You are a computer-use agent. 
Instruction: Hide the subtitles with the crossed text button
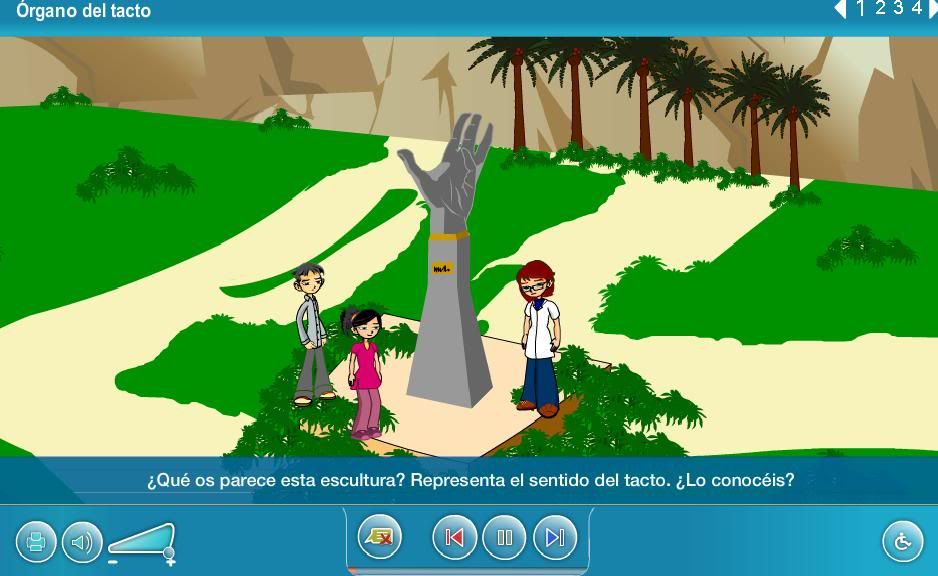coord(380,538)
